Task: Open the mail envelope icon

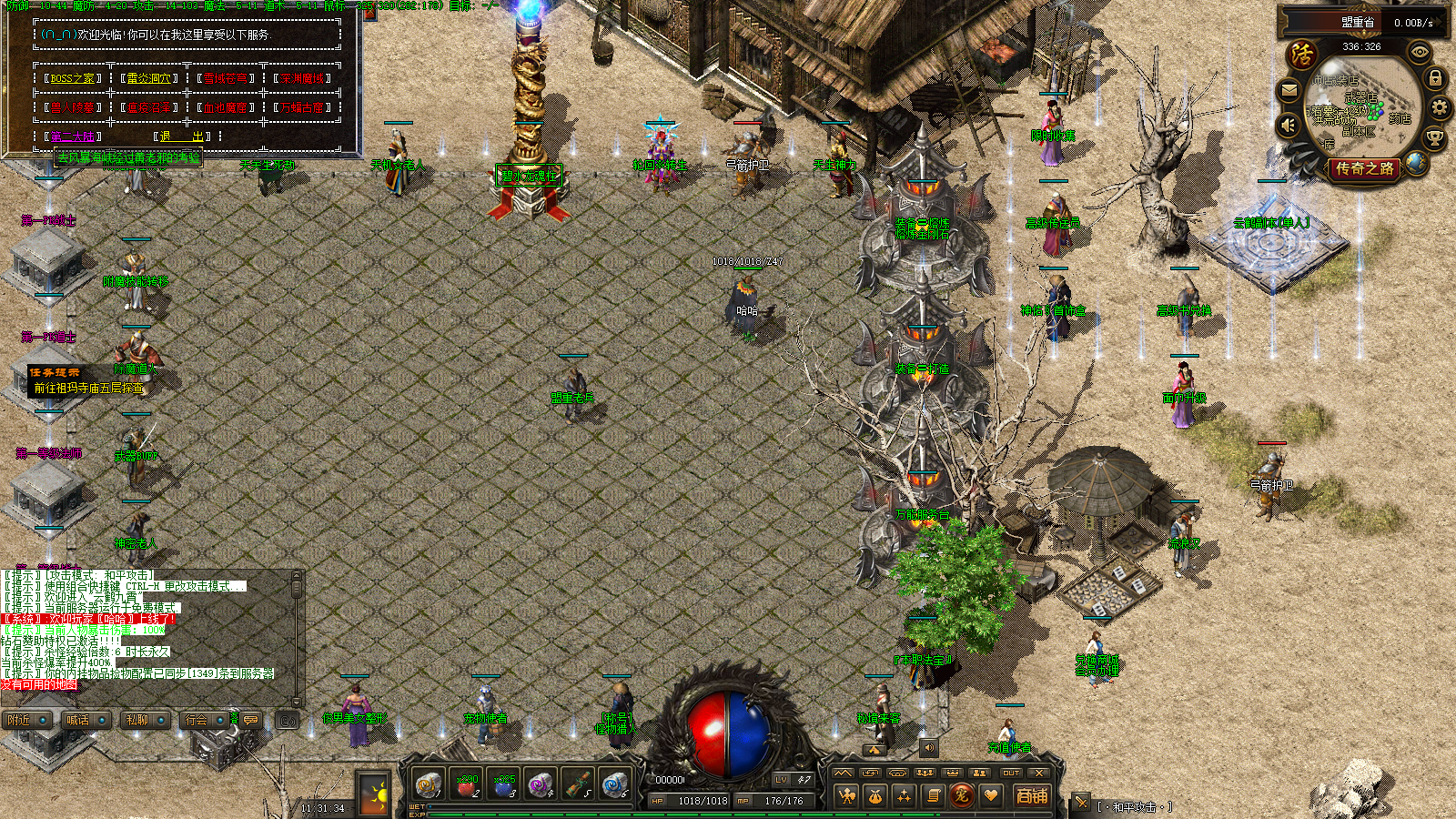Action: coord(1289,91)
